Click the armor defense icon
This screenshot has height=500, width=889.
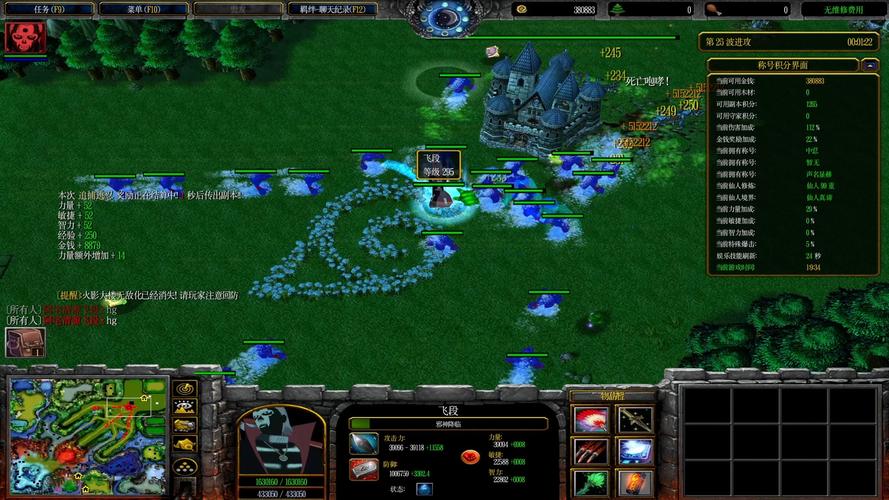tap(364, 469)
